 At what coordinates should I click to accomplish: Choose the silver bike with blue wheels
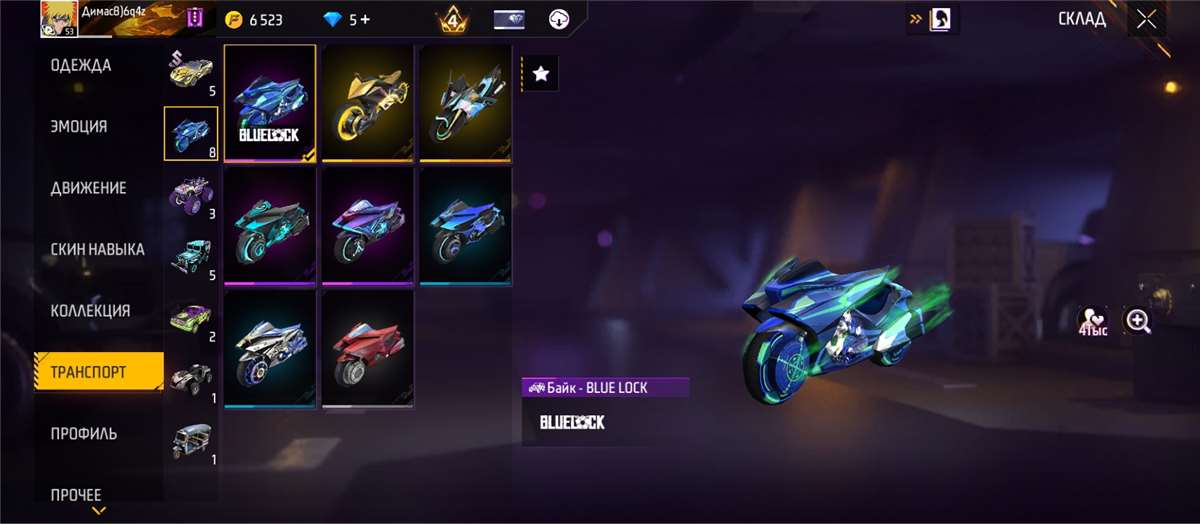[270, 348]
